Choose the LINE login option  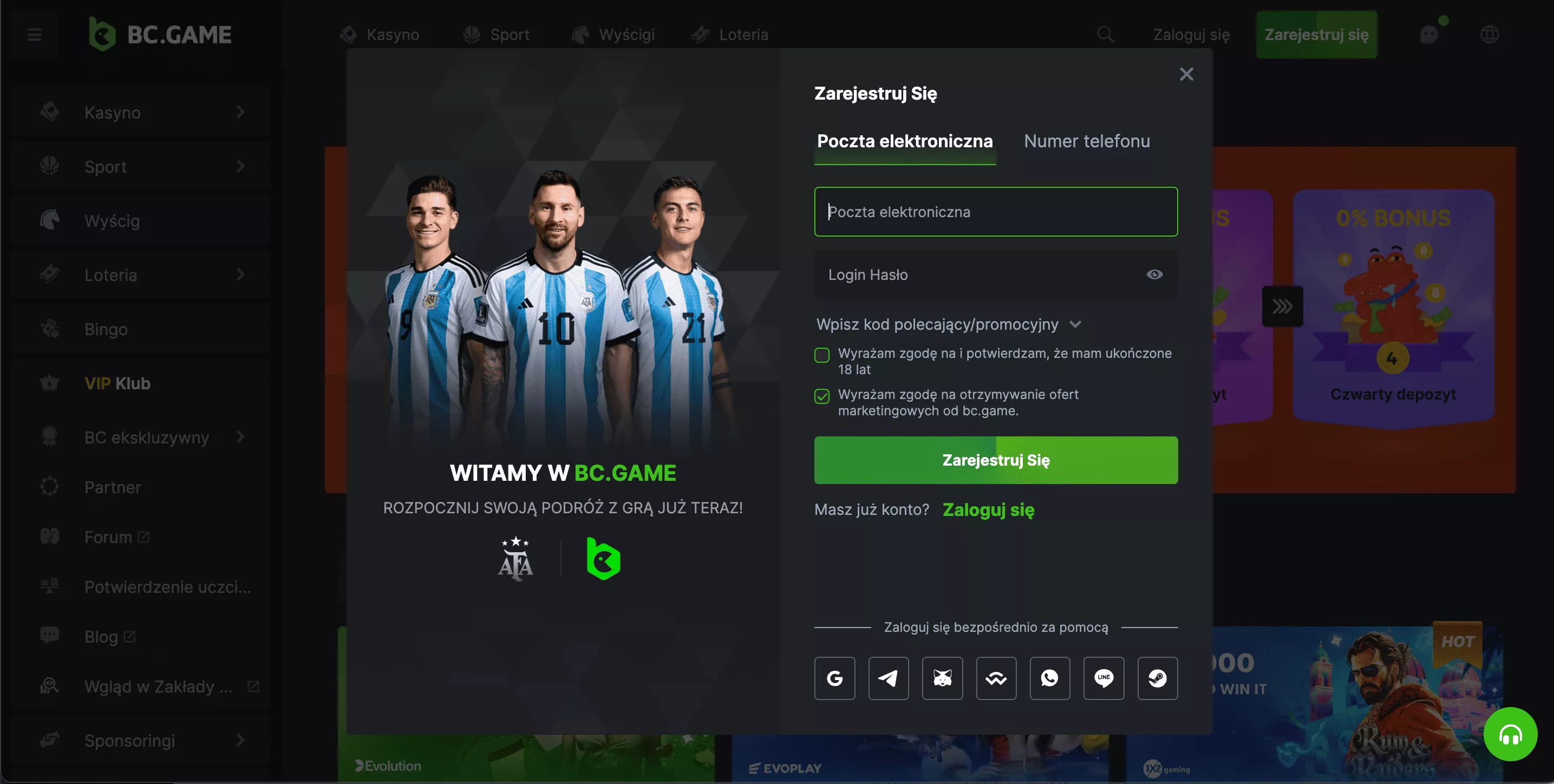pos(1104,678)
